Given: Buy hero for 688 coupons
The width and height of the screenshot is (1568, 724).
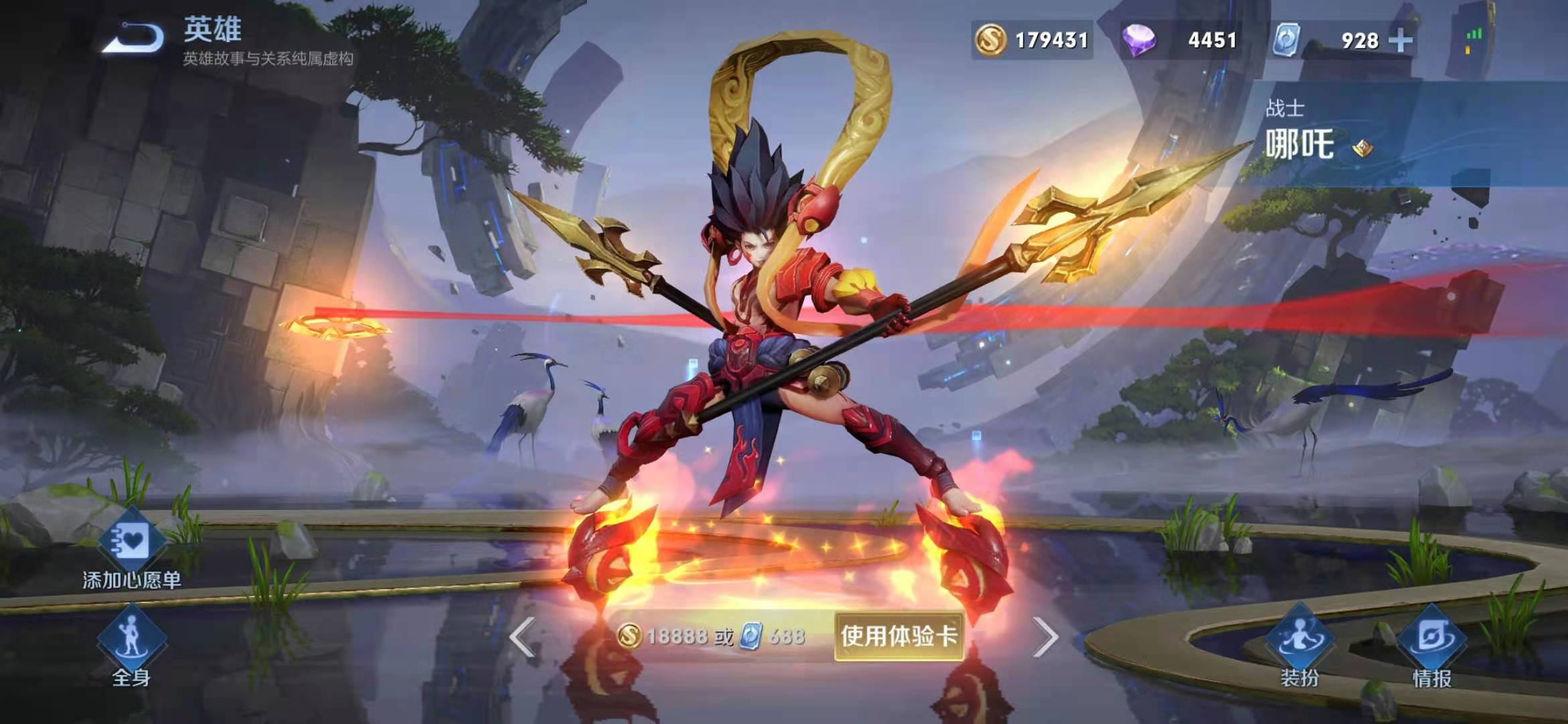Looking at the screenshot, I should (x=773, y=636).
